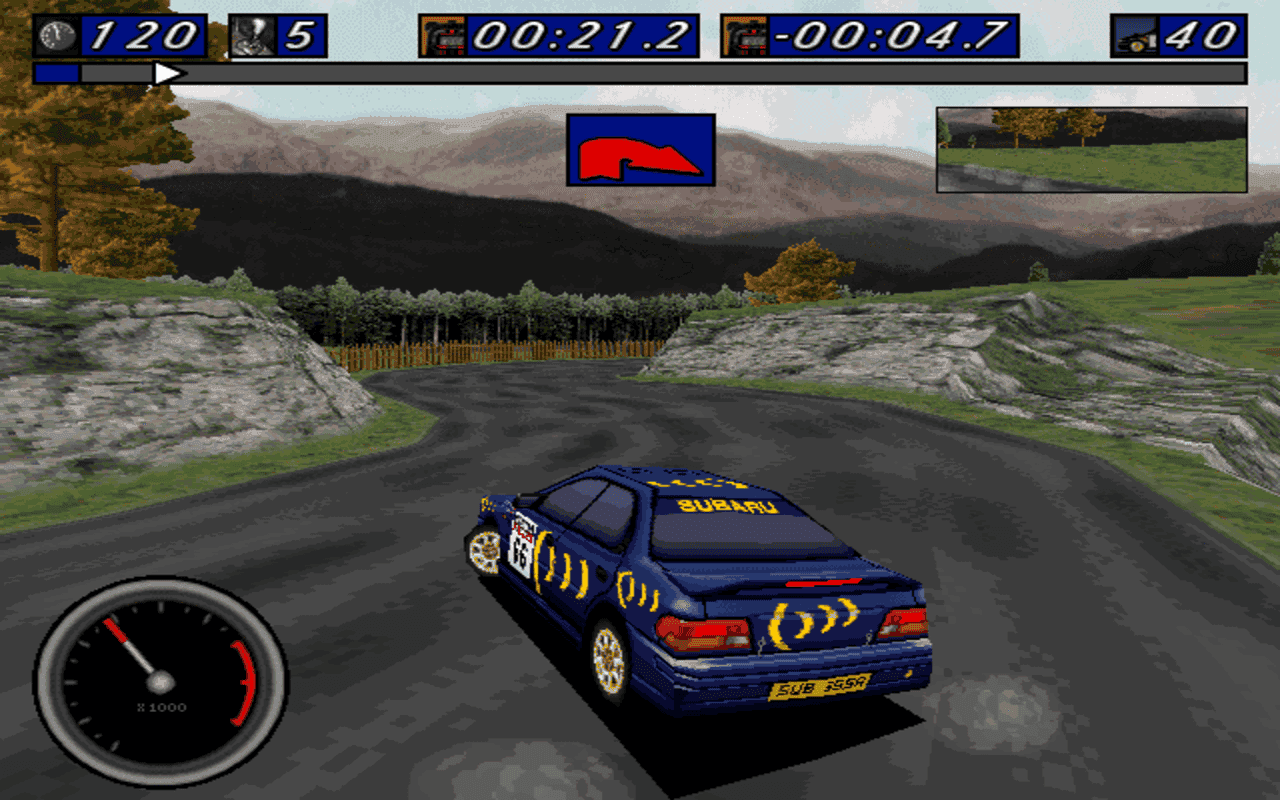The width and height of the screenshot is (1280, 800).
Task: Click the stage progress bar
Action: (640, 72)
